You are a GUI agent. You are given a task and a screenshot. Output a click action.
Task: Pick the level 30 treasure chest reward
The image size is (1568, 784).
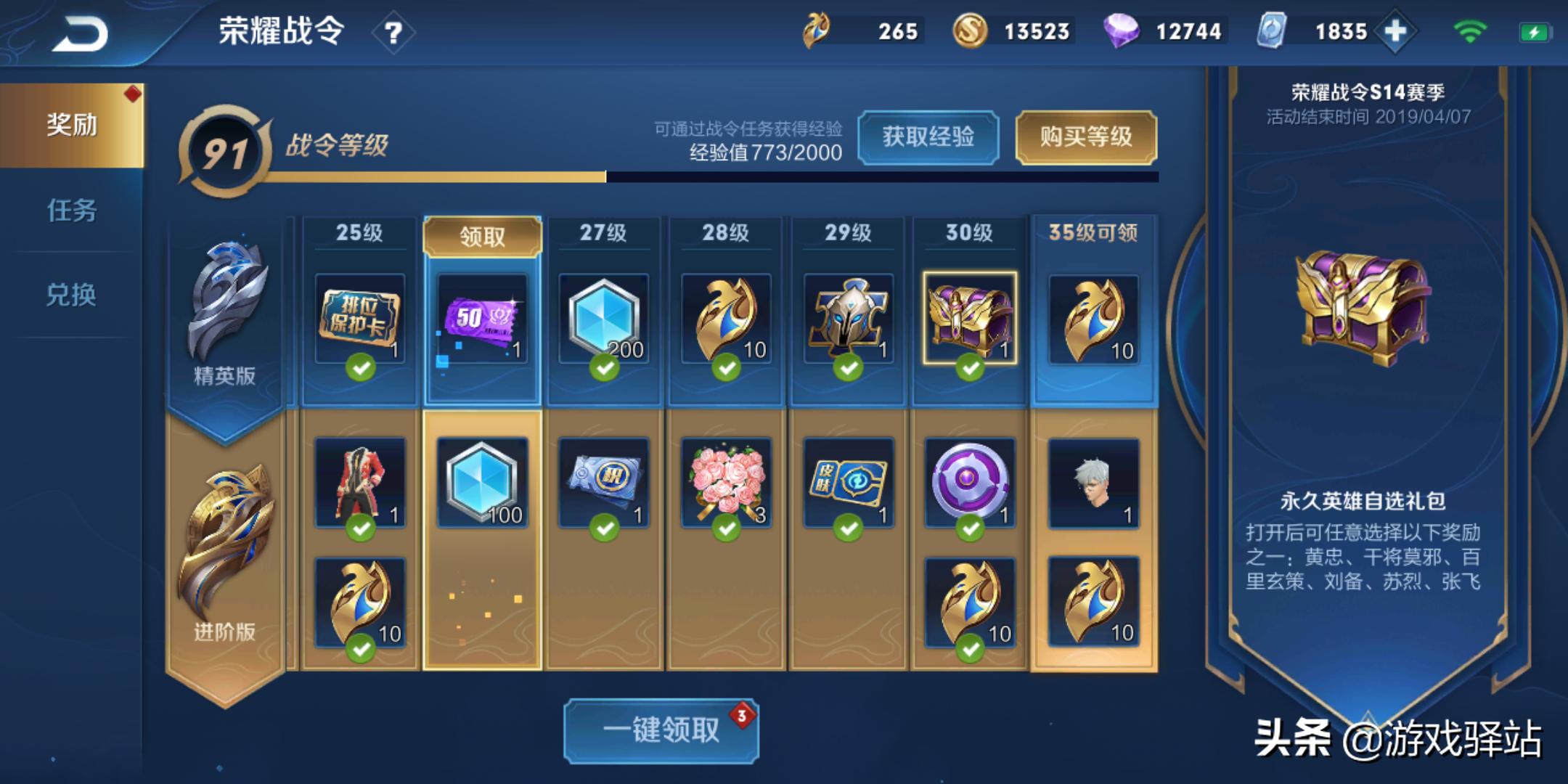[970, 318]
